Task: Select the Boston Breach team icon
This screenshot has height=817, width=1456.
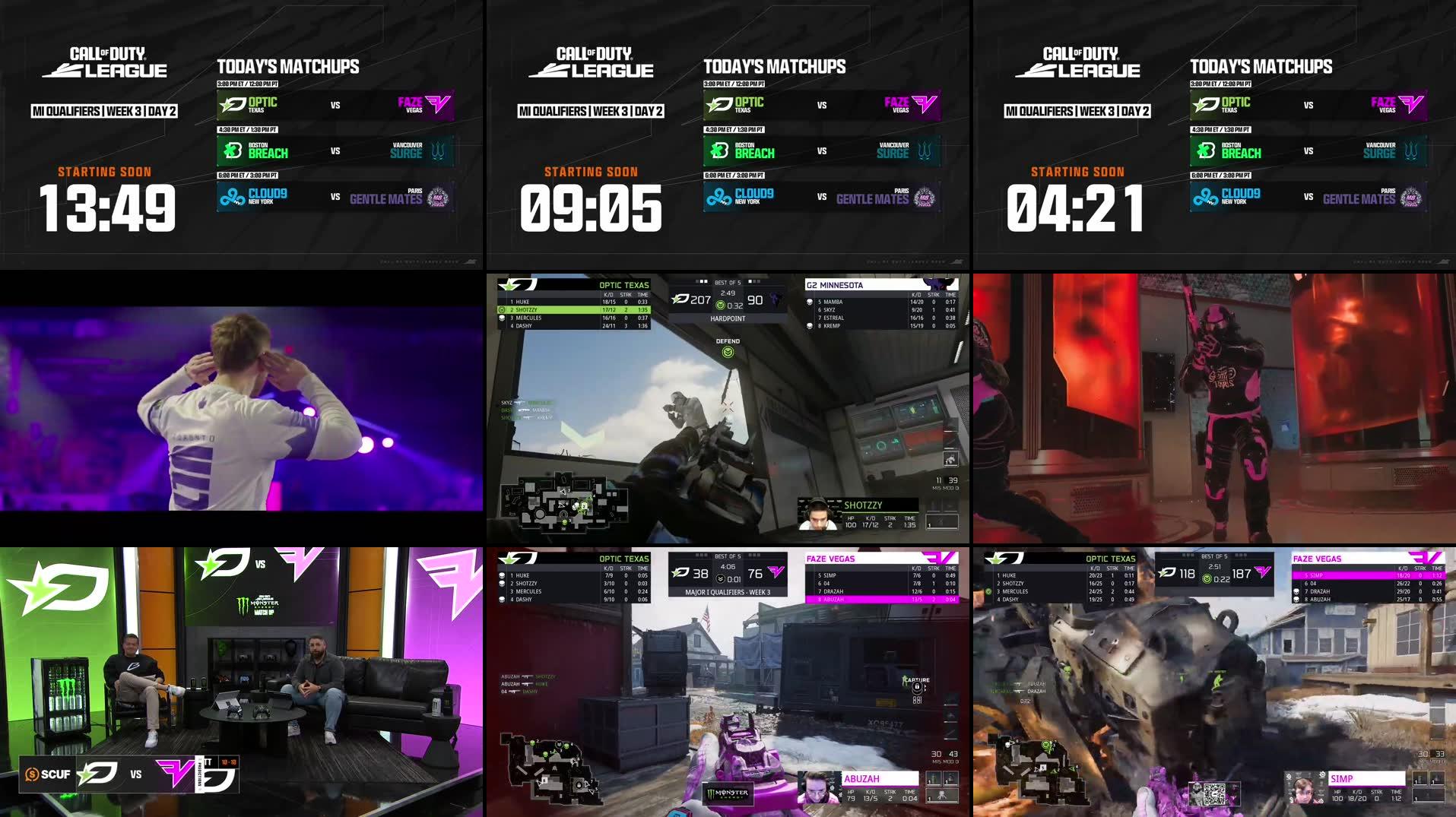Action: click(233, 150)
